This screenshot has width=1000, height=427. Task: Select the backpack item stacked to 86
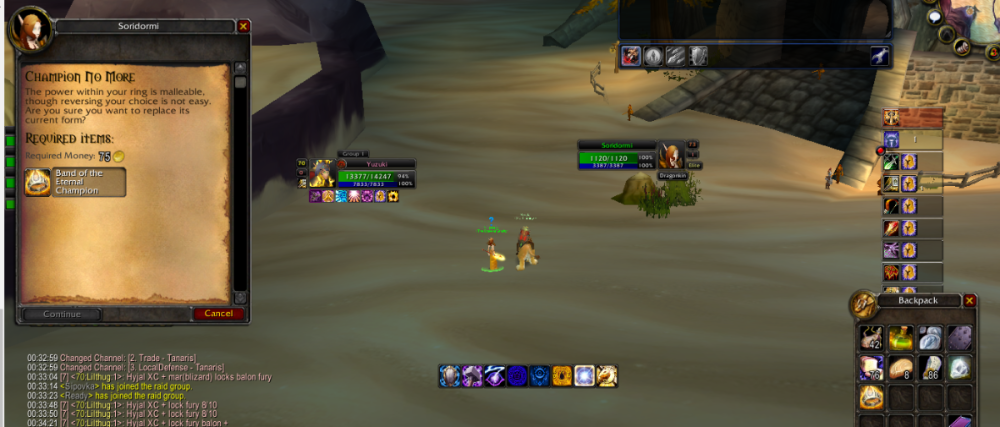pos(929,368)
